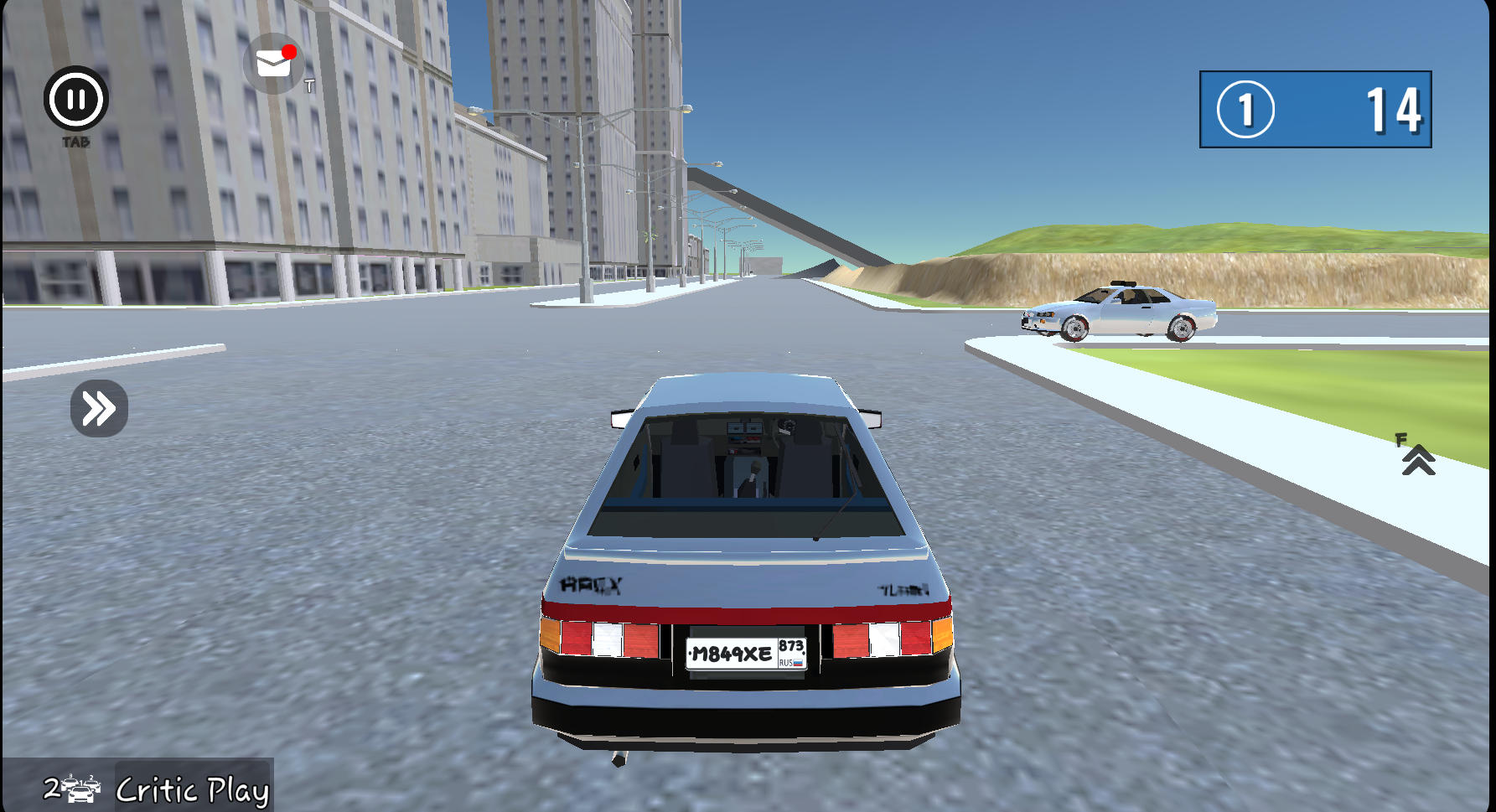Toggle pause state with the TAB button
1496x812 pixels.
tap(76, 99)
